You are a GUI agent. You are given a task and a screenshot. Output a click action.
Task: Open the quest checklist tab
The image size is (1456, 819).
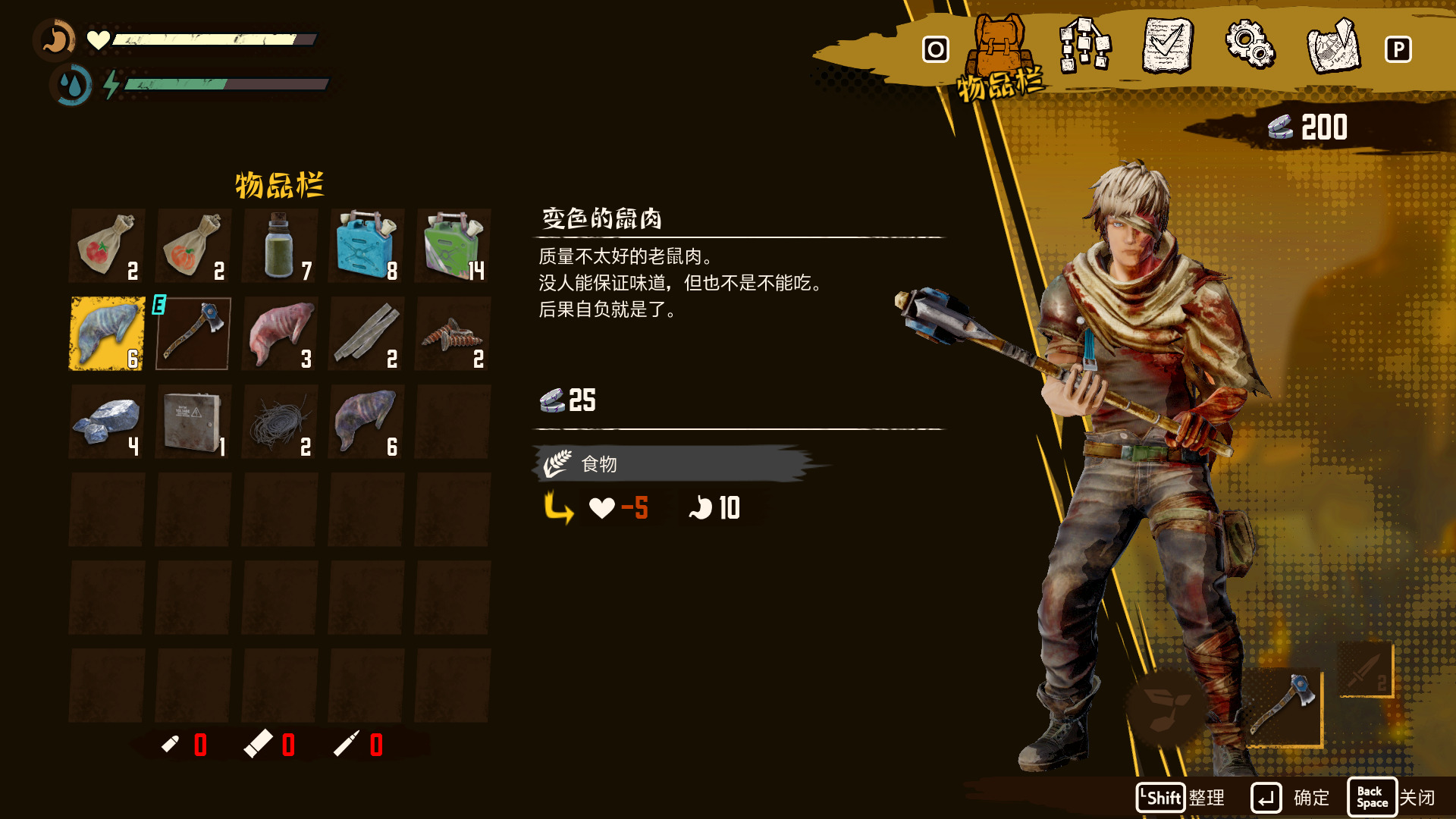[1167, 47]
